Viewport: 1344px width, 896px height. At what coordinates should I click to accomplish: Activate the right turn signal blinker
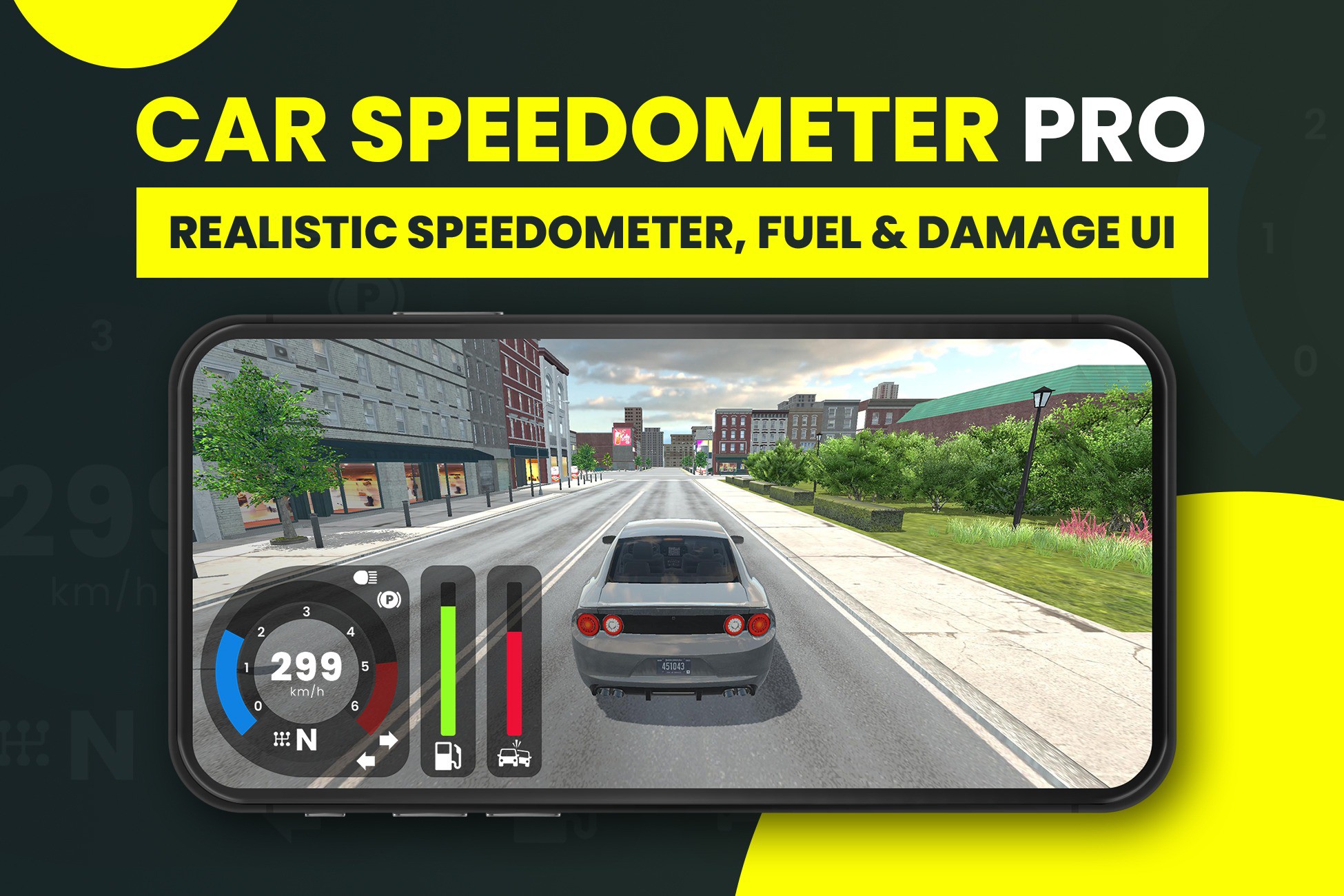(x=388, y=740)
